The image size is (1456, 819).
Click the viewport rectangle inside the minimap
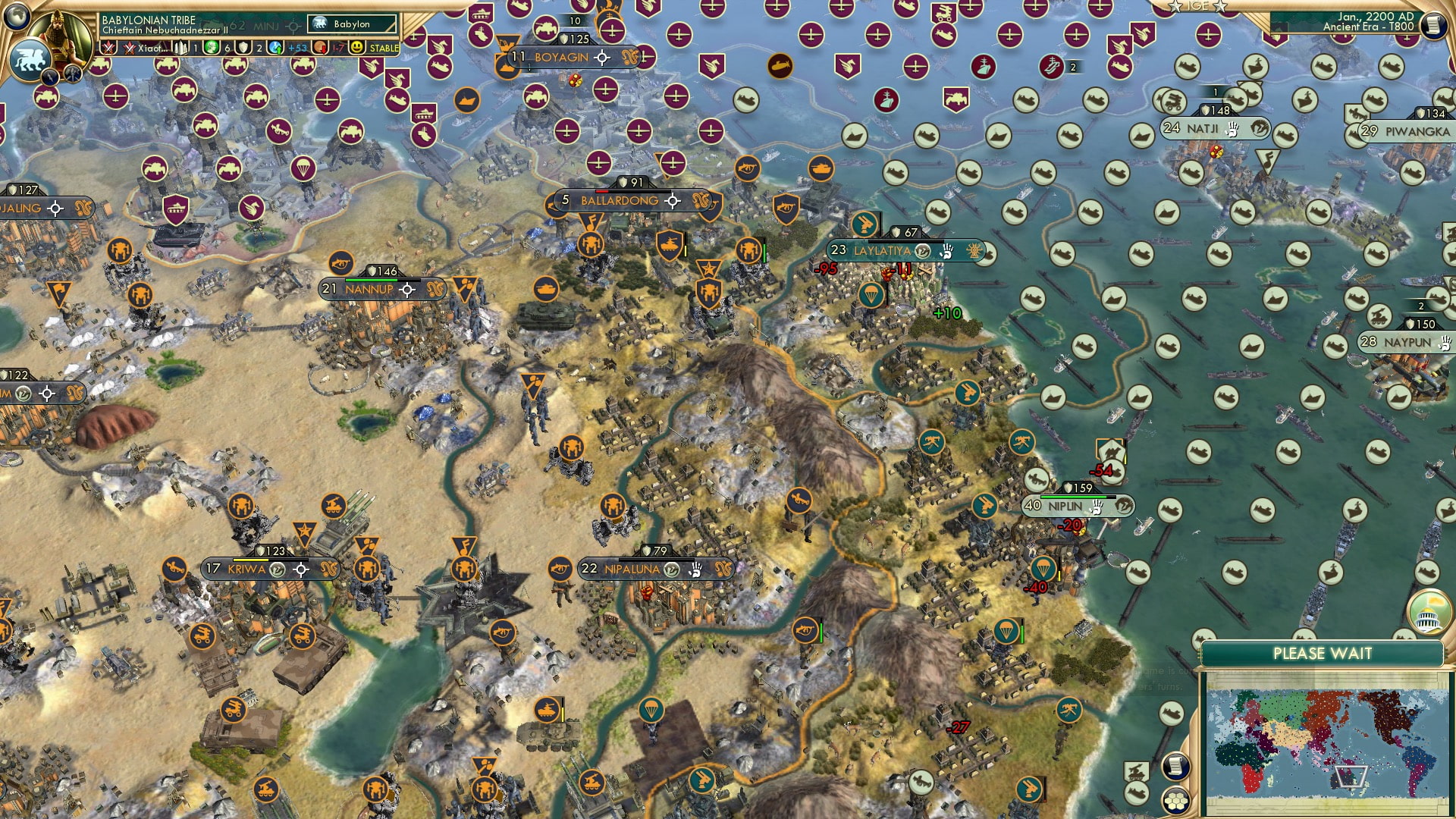pos(1352,777)
